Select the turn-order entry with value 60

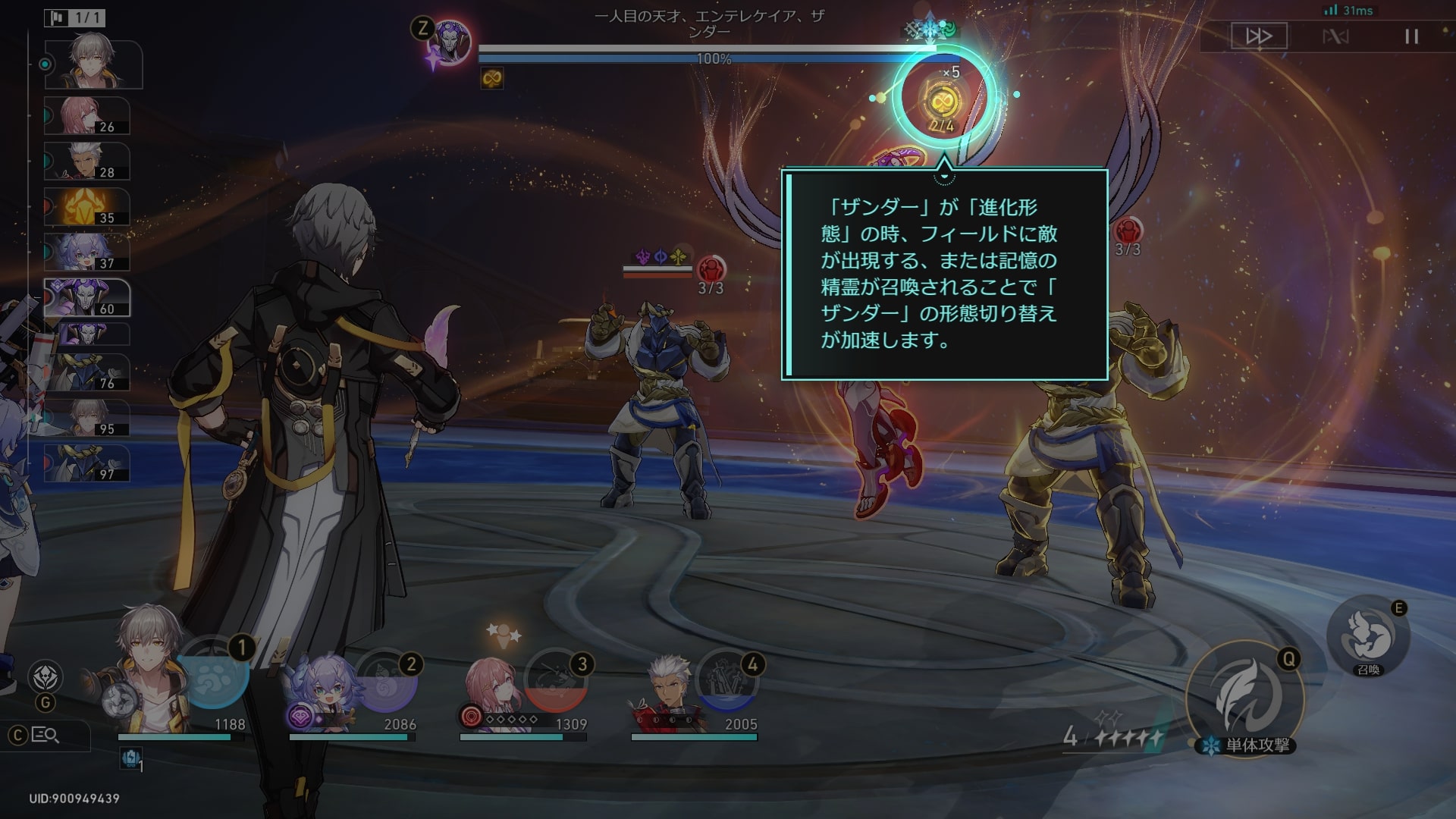pyautogui.click(x=87, y=297)
